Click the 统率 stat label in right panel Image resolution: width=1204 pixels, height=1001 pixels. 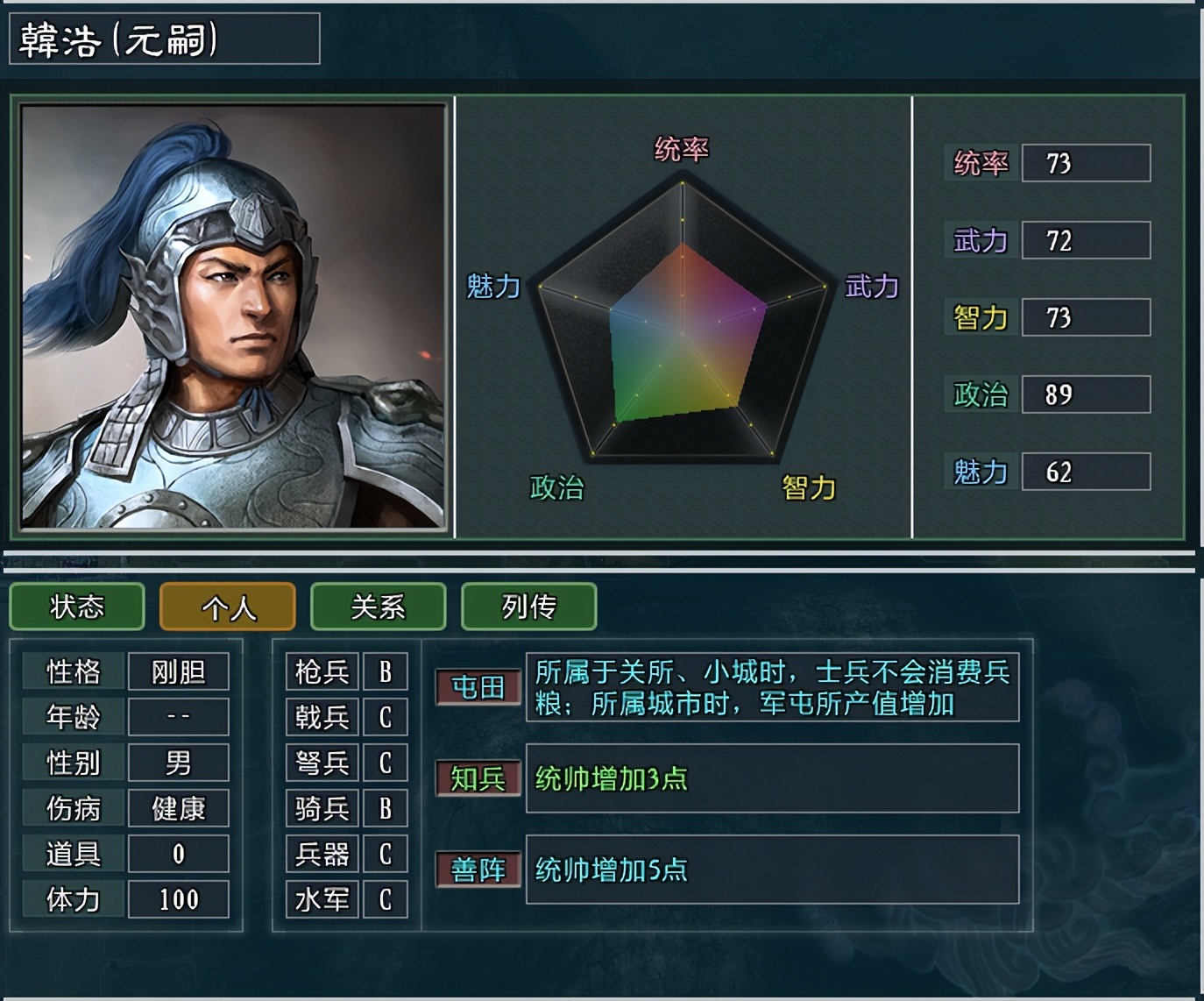(980, 162)
